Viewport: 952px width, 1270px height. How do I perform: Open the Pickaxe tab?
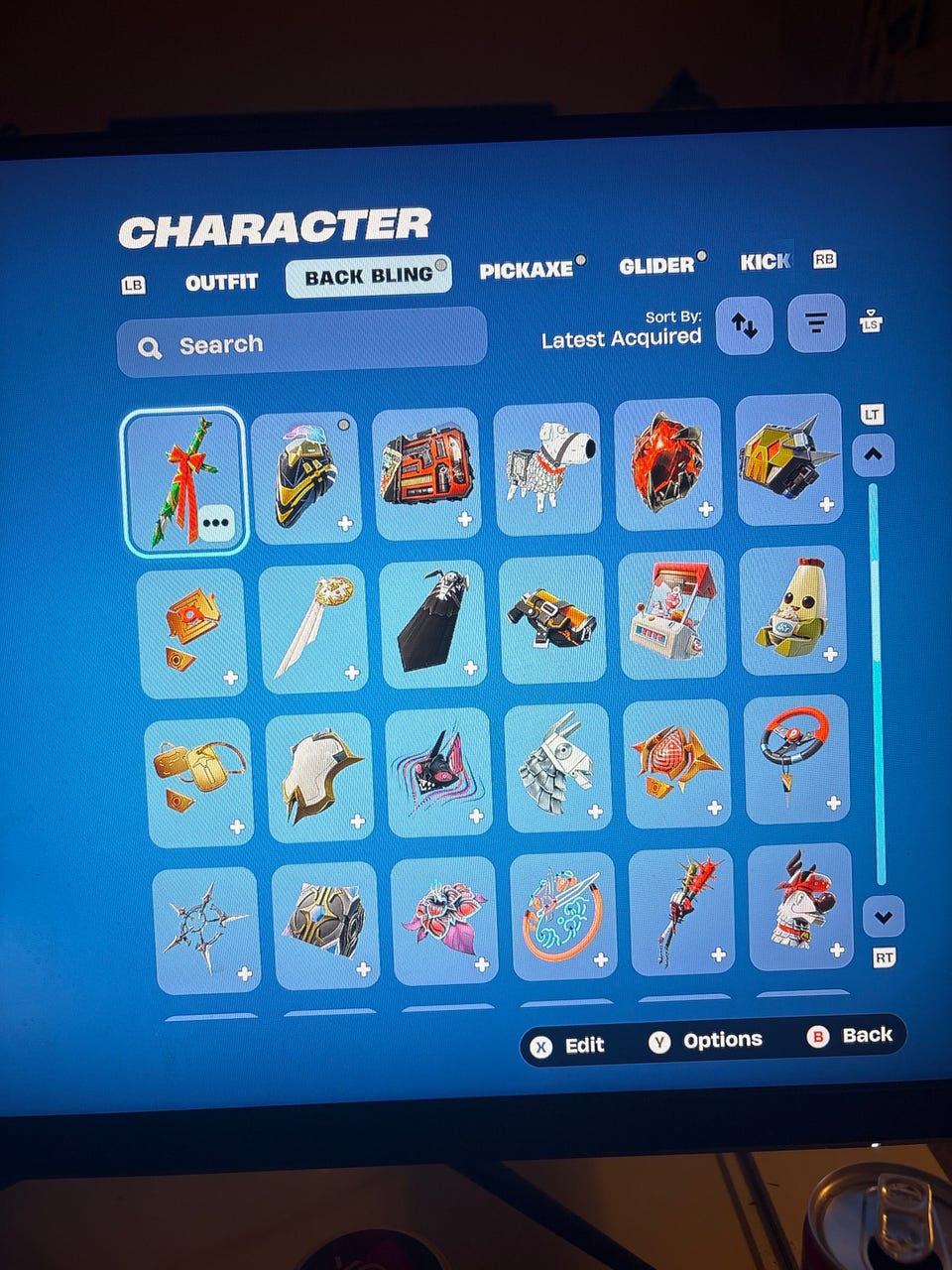point(527,270)
